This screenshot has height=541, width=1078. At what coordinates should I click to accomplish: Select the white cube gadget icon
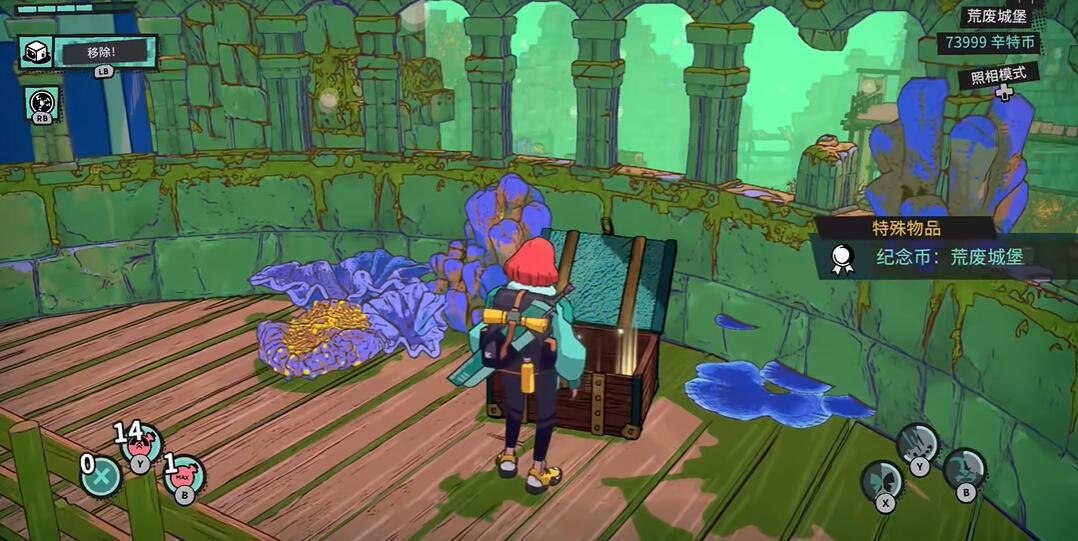click(36, 52)
